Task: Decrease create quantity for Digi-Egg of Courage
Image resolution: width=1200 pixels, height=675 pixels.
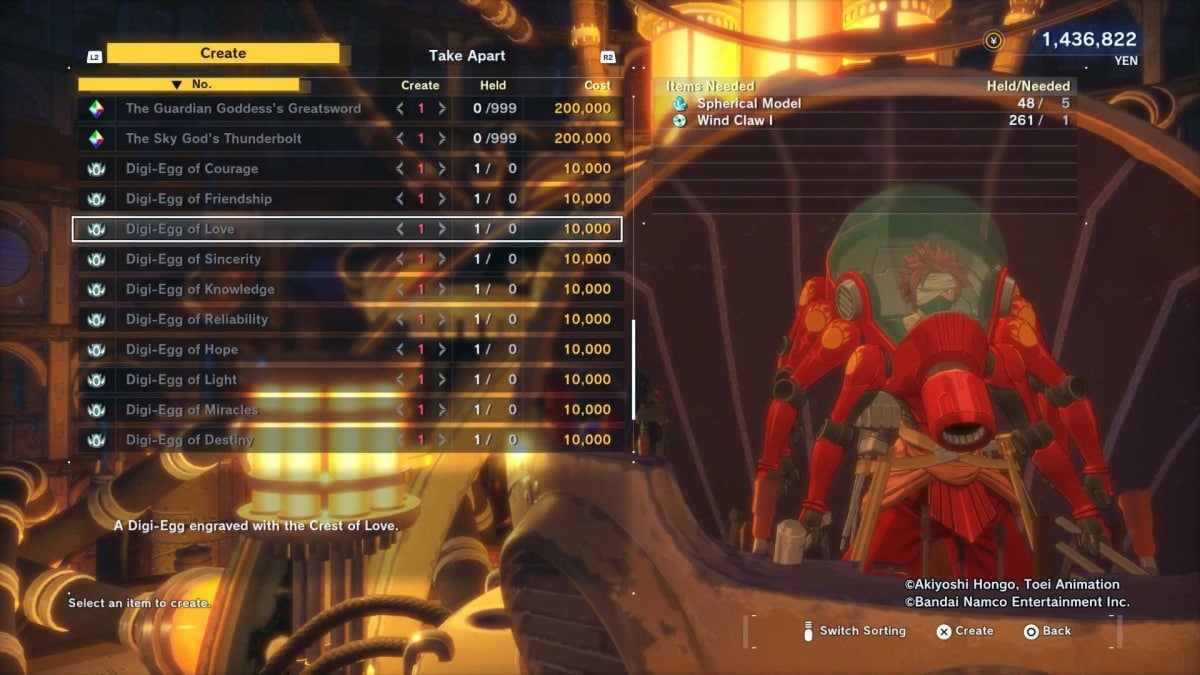Action: pos(400,169)
